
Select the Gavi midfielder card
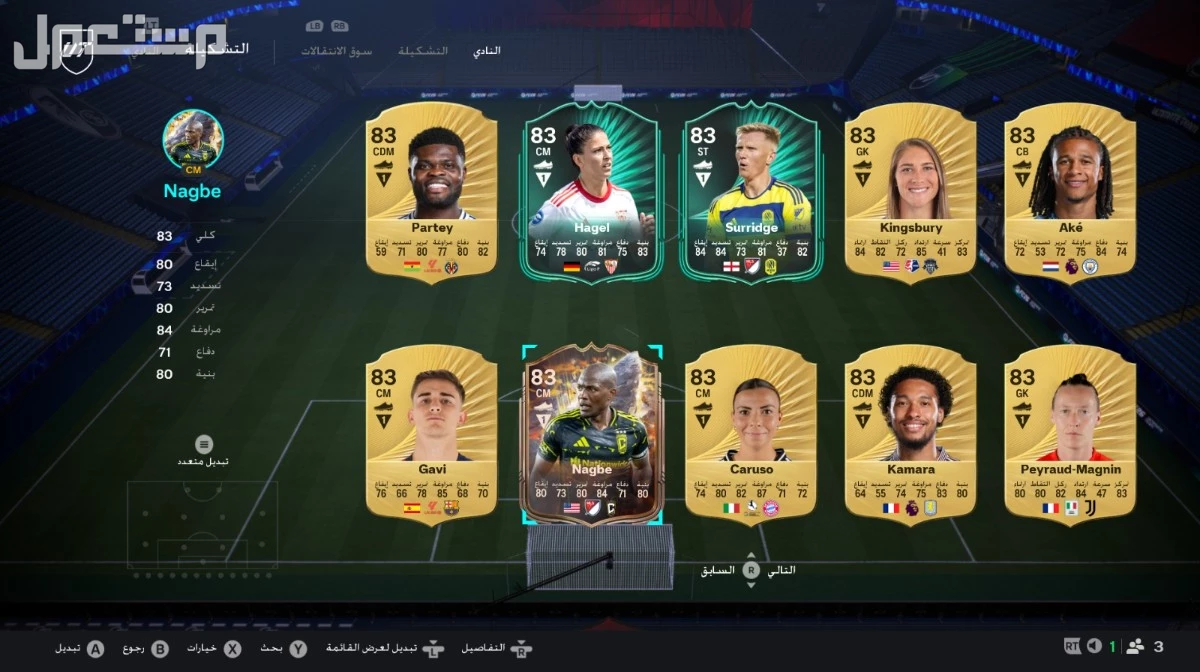[431, 432]
